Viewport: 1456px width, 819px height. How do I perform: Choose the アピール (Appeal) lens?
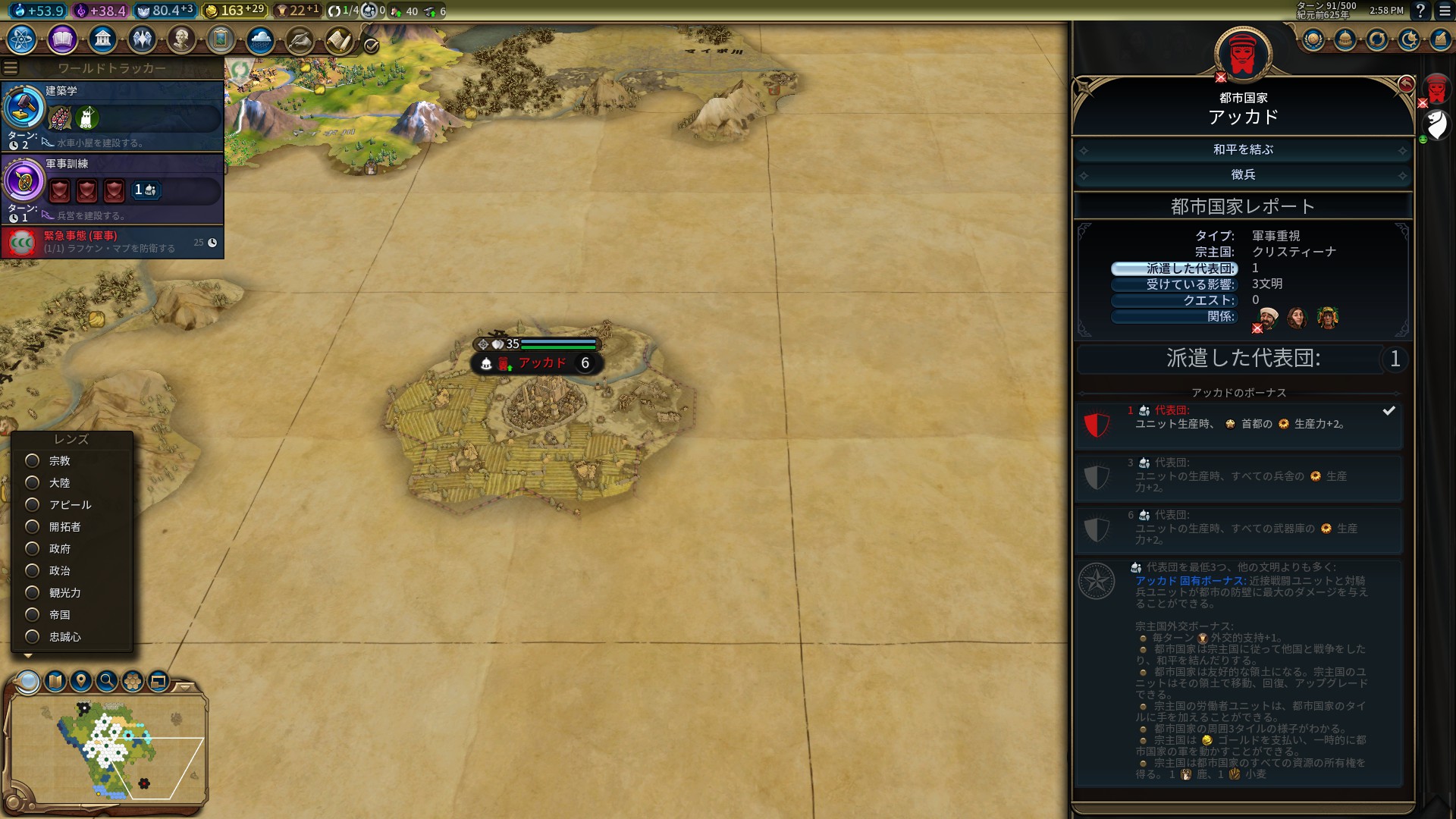click(x=33, y=505)
